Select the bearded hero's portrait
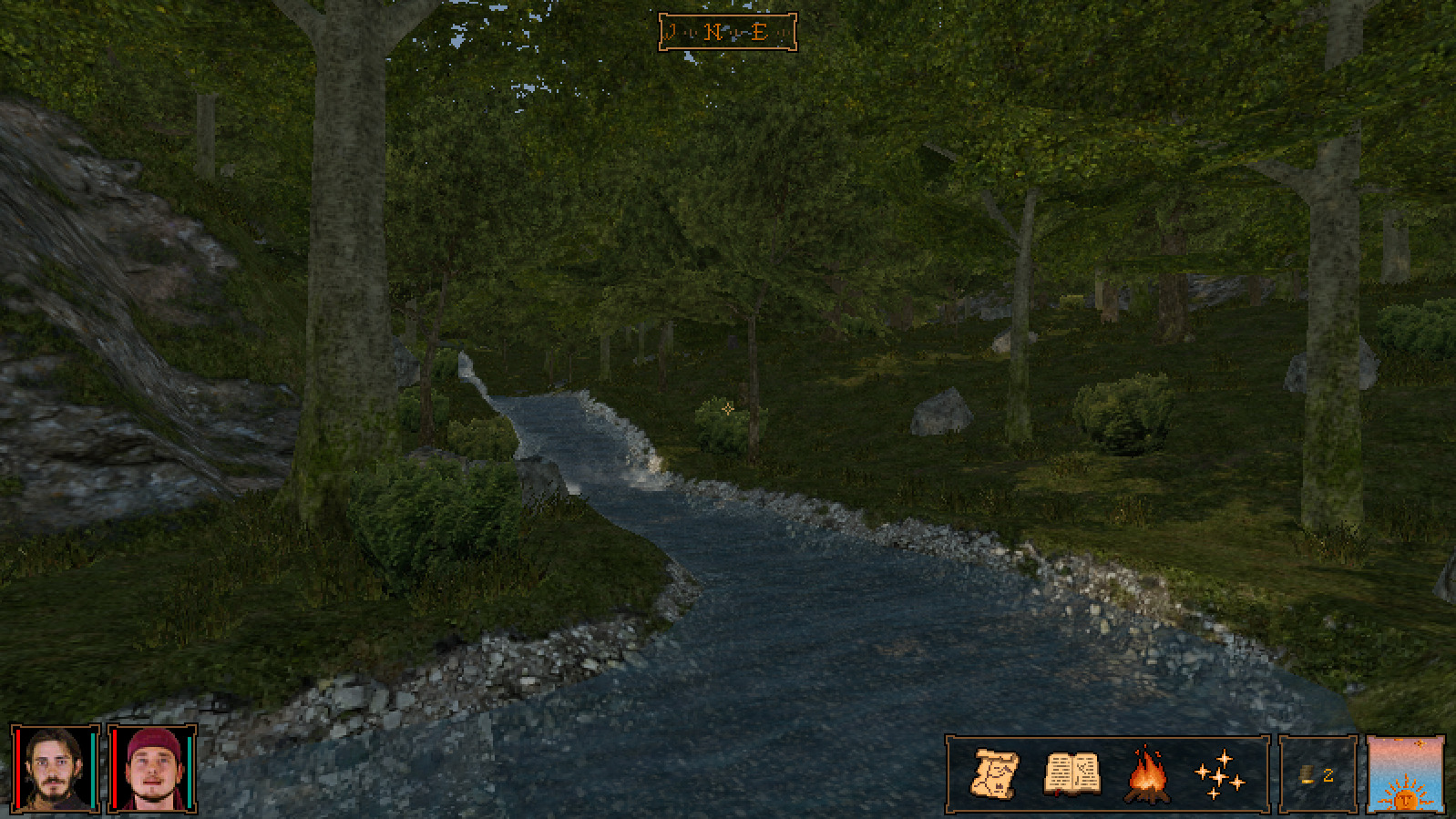 point(52,770)
